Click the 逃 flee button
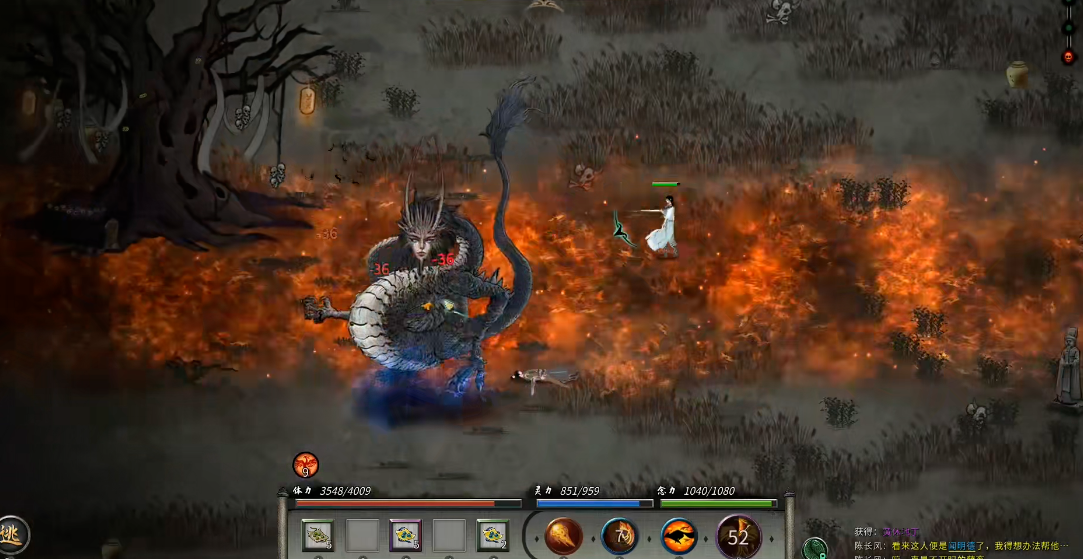 coord(10,534)
